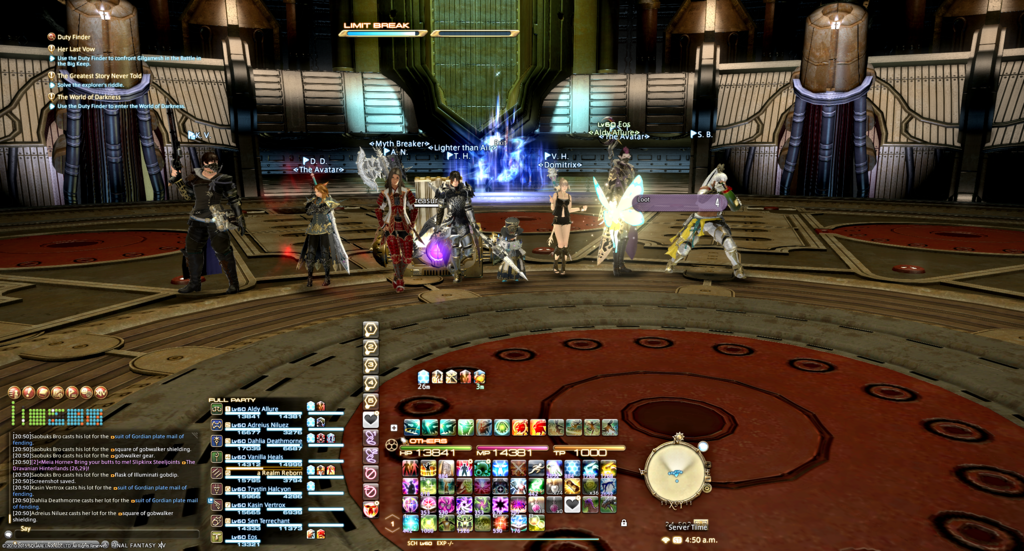Image resolution: width=1024 pixels, height=551 pixels.
Task: Click the chat log window
Action: [100, 470]
